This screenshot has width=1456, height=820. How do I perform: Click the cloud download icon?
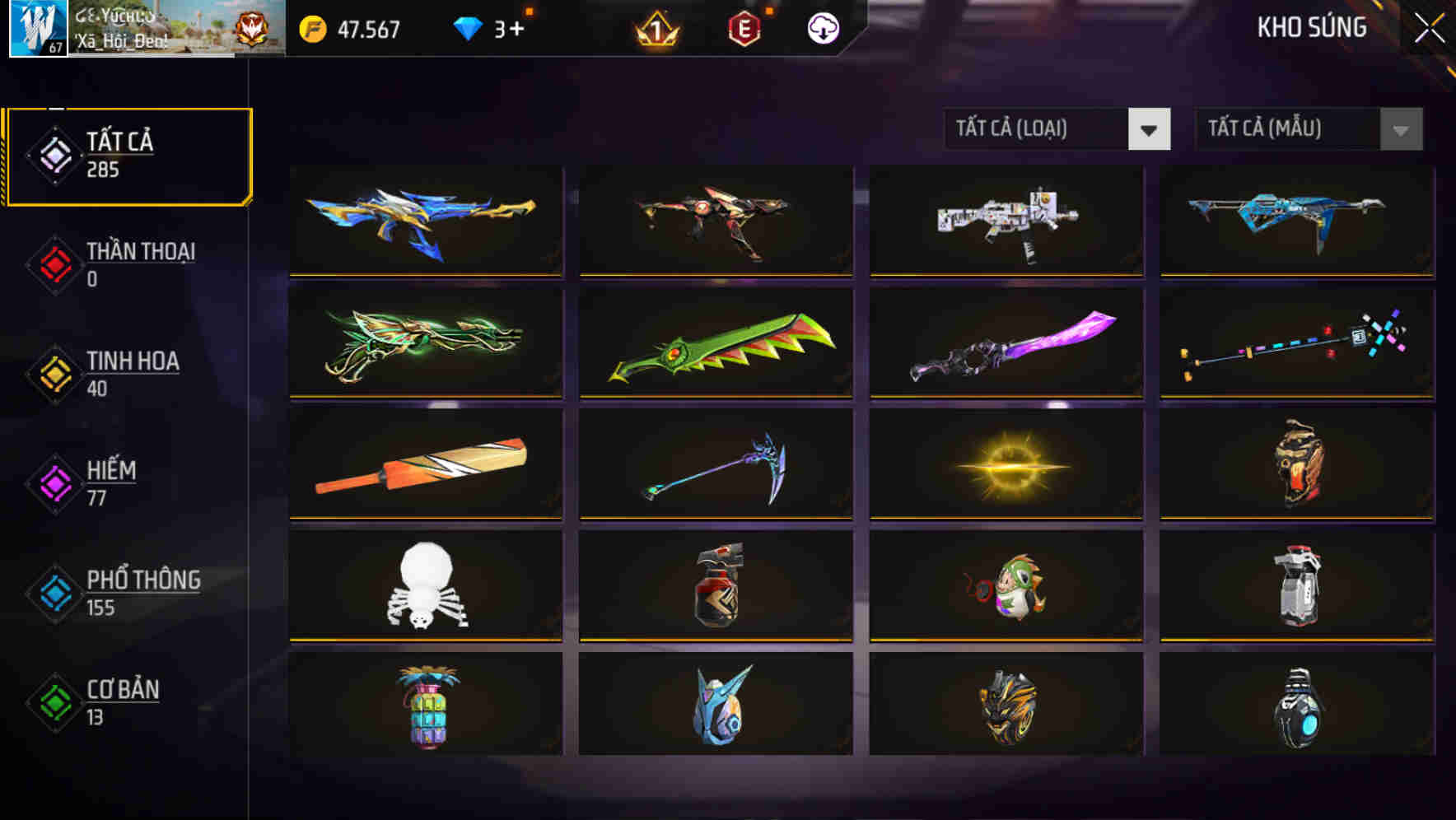click(x=824, y=29)
